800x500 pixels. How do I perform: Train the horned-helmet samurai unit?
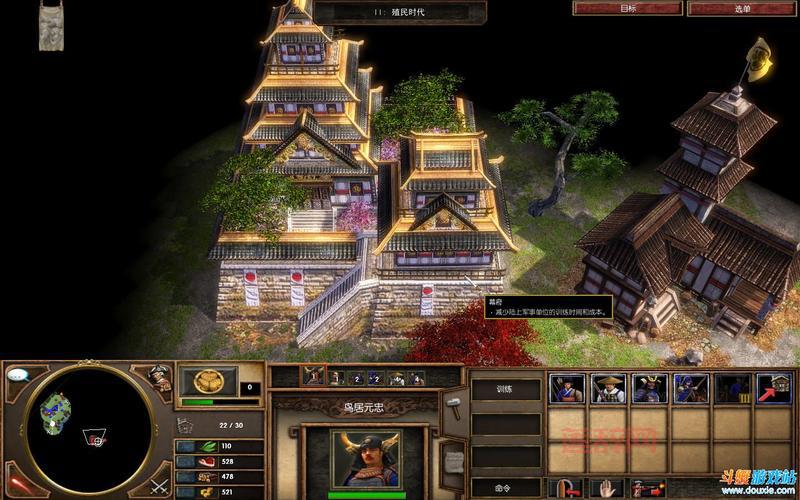(x=648, y=388)
